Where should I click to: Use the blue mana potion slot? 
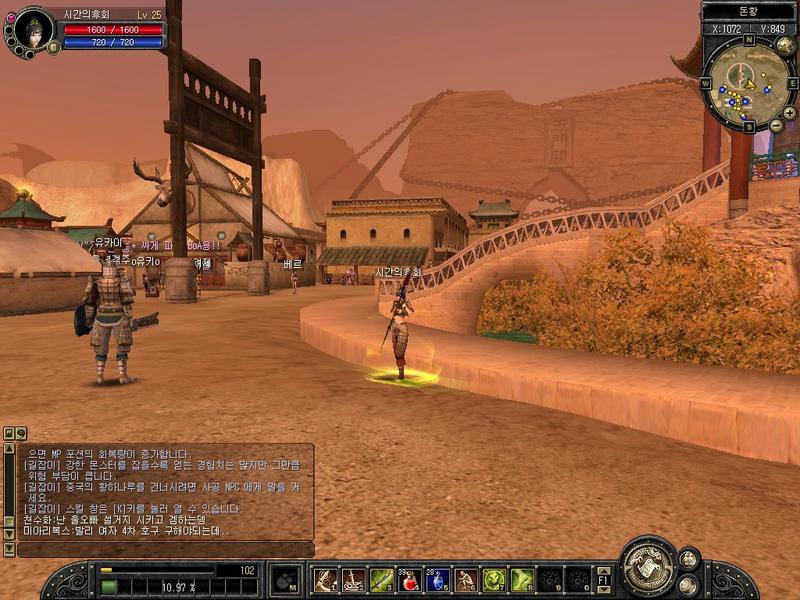(x=438, y=579)
